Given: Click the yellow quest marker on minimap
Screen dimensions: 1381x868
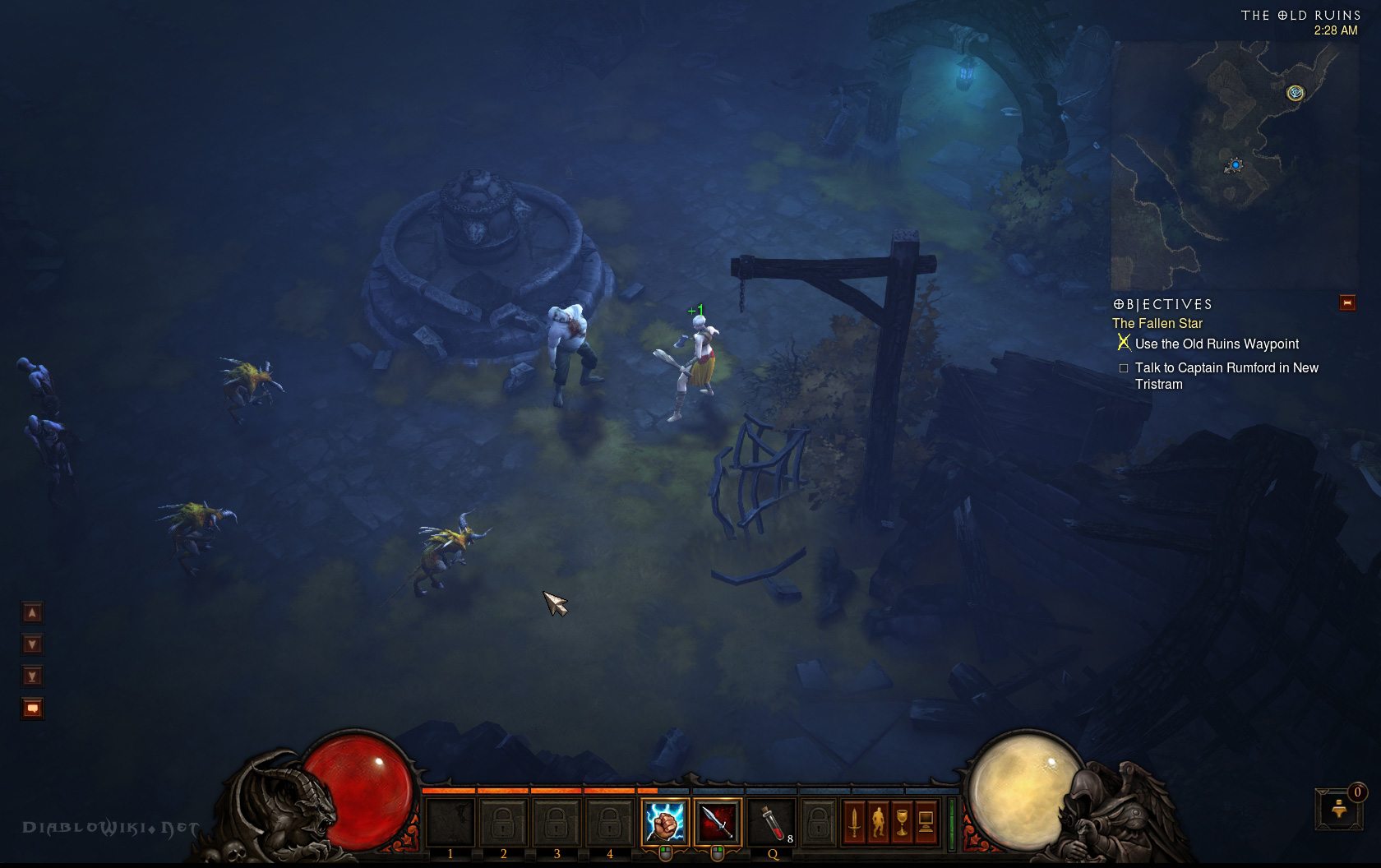Looking at the screenshot, I should pos(1296,93).
